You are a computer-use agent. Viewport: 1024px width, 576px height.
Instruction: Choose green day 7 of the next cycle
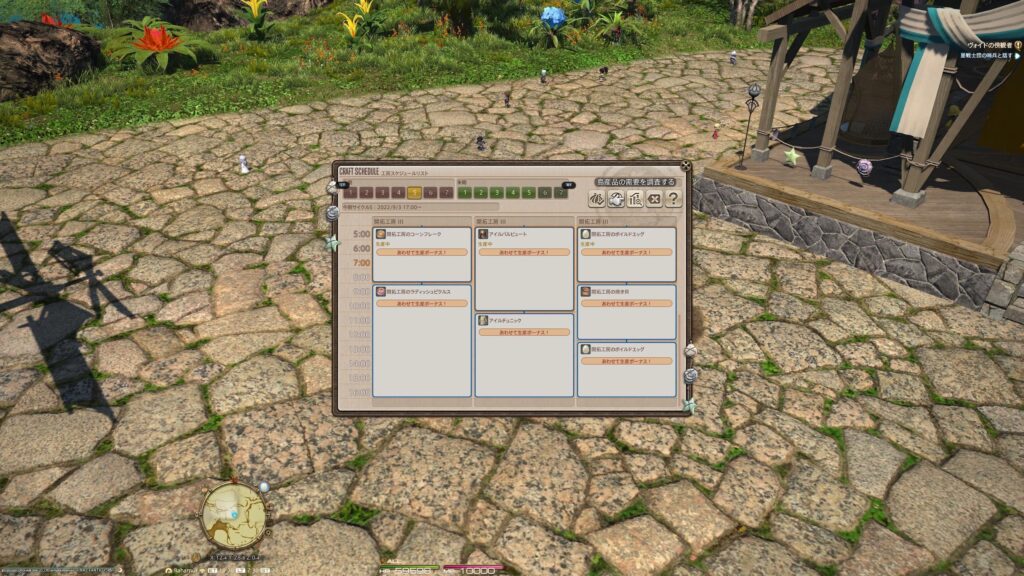pyautogui.click(x=560, y=193)
